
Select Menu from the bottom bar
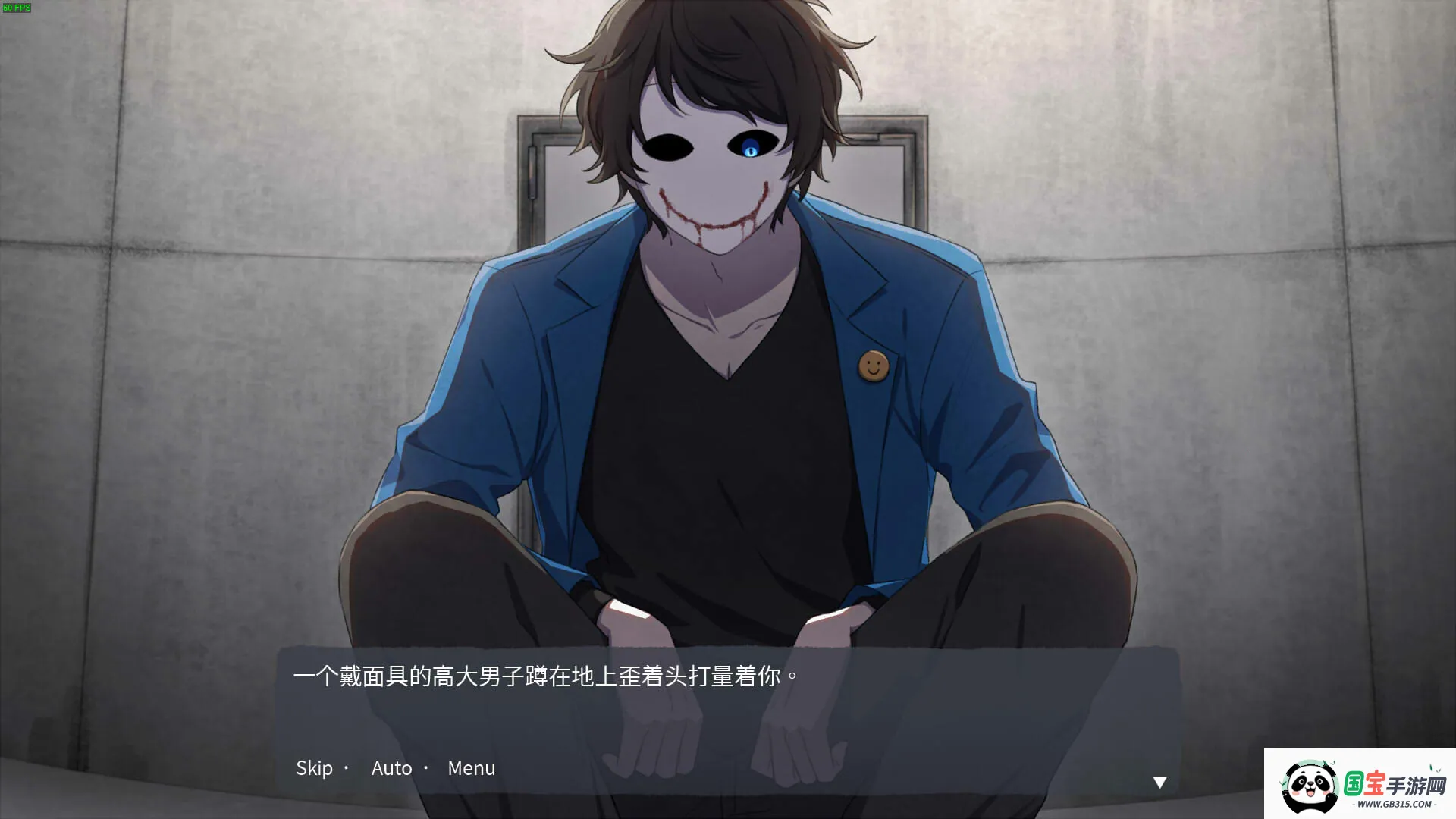(x=472, y=768)
